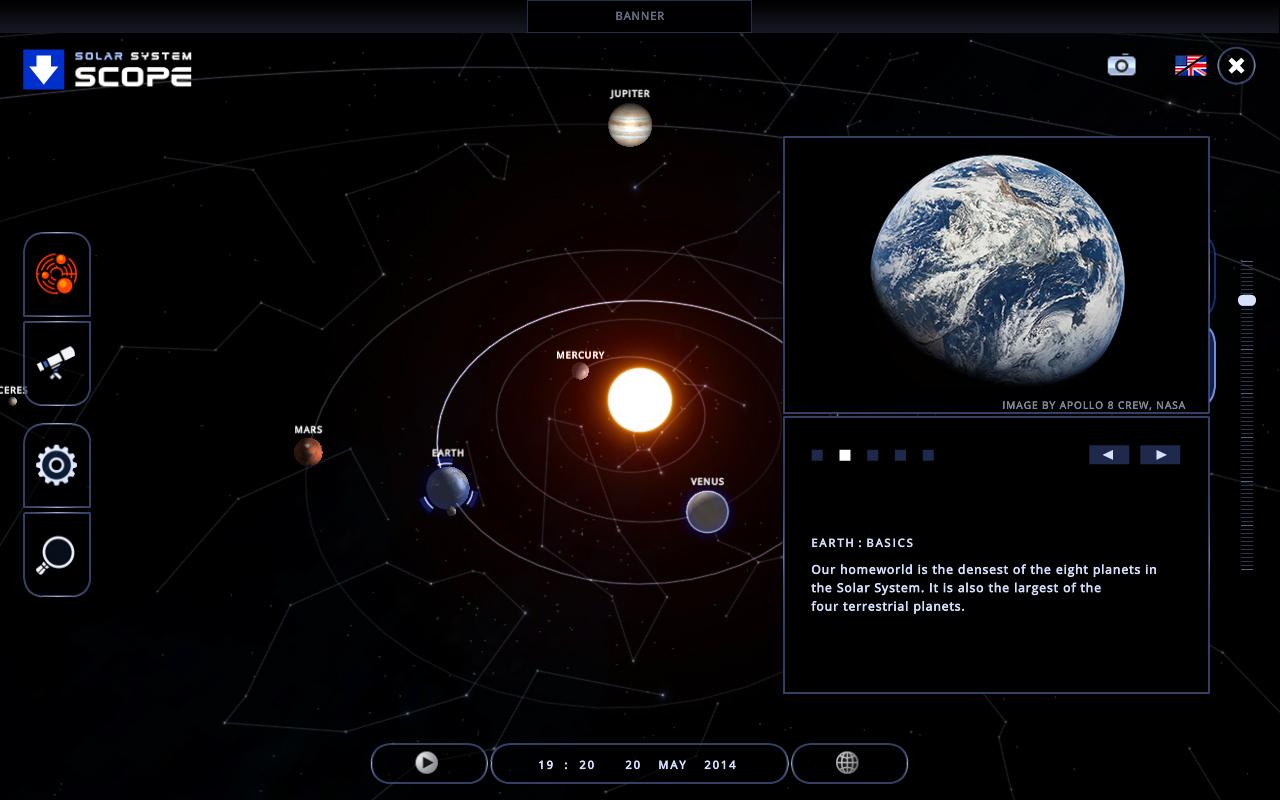Click the BANNER box at the top
1280x800 pixels.
pyautogui.click(x=639, y=16)
